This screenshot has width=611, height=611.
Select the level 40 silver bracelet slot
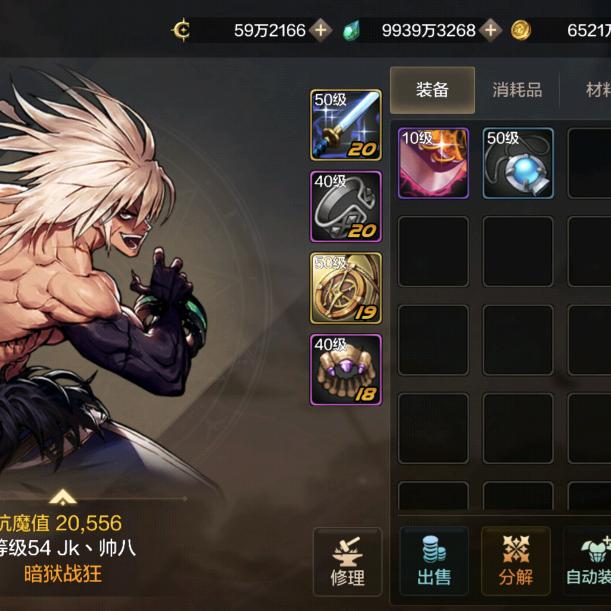pos(346,206)
